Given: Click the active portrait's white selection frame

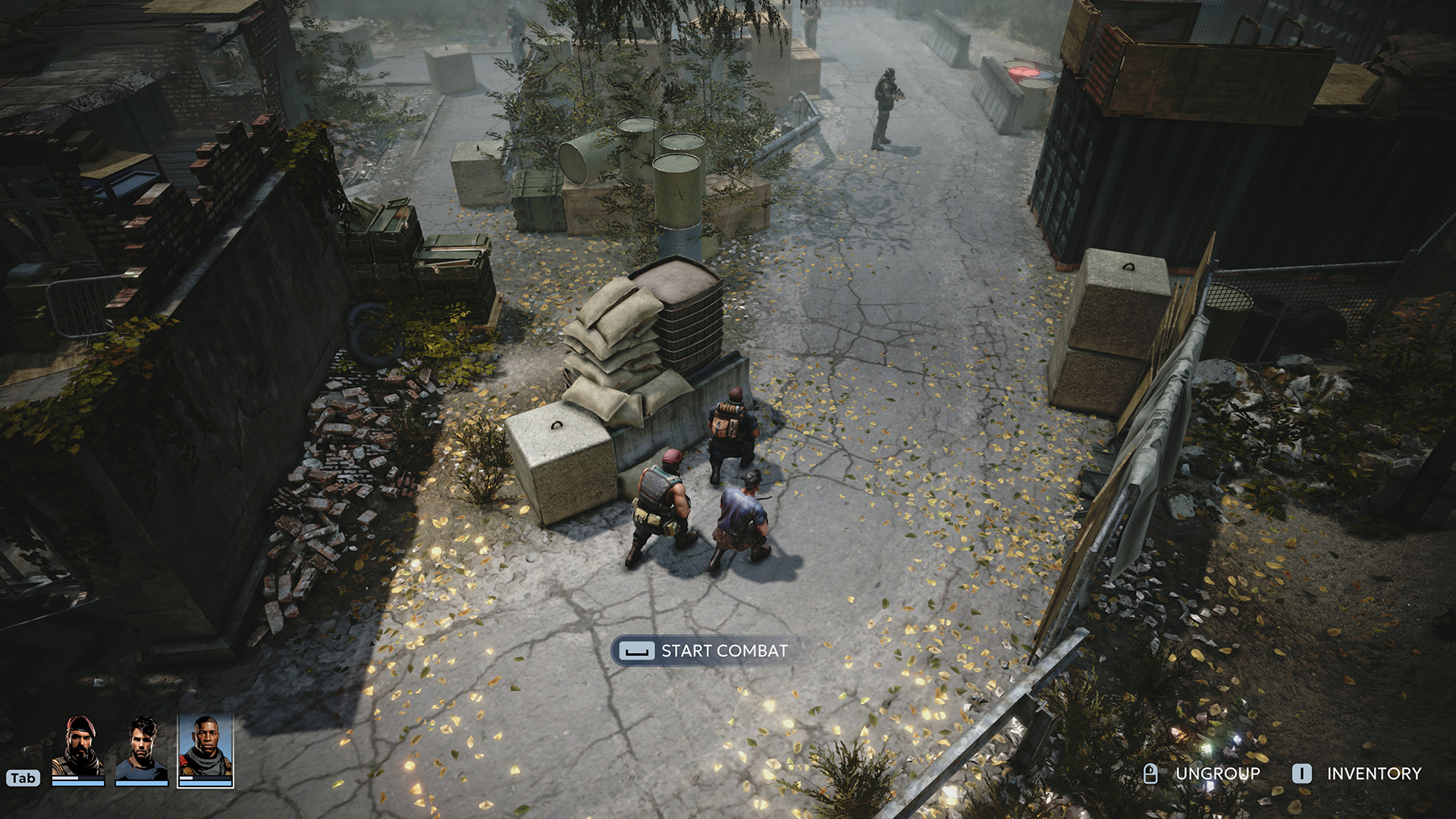Looking at the screenshot, I should [177, 751].
